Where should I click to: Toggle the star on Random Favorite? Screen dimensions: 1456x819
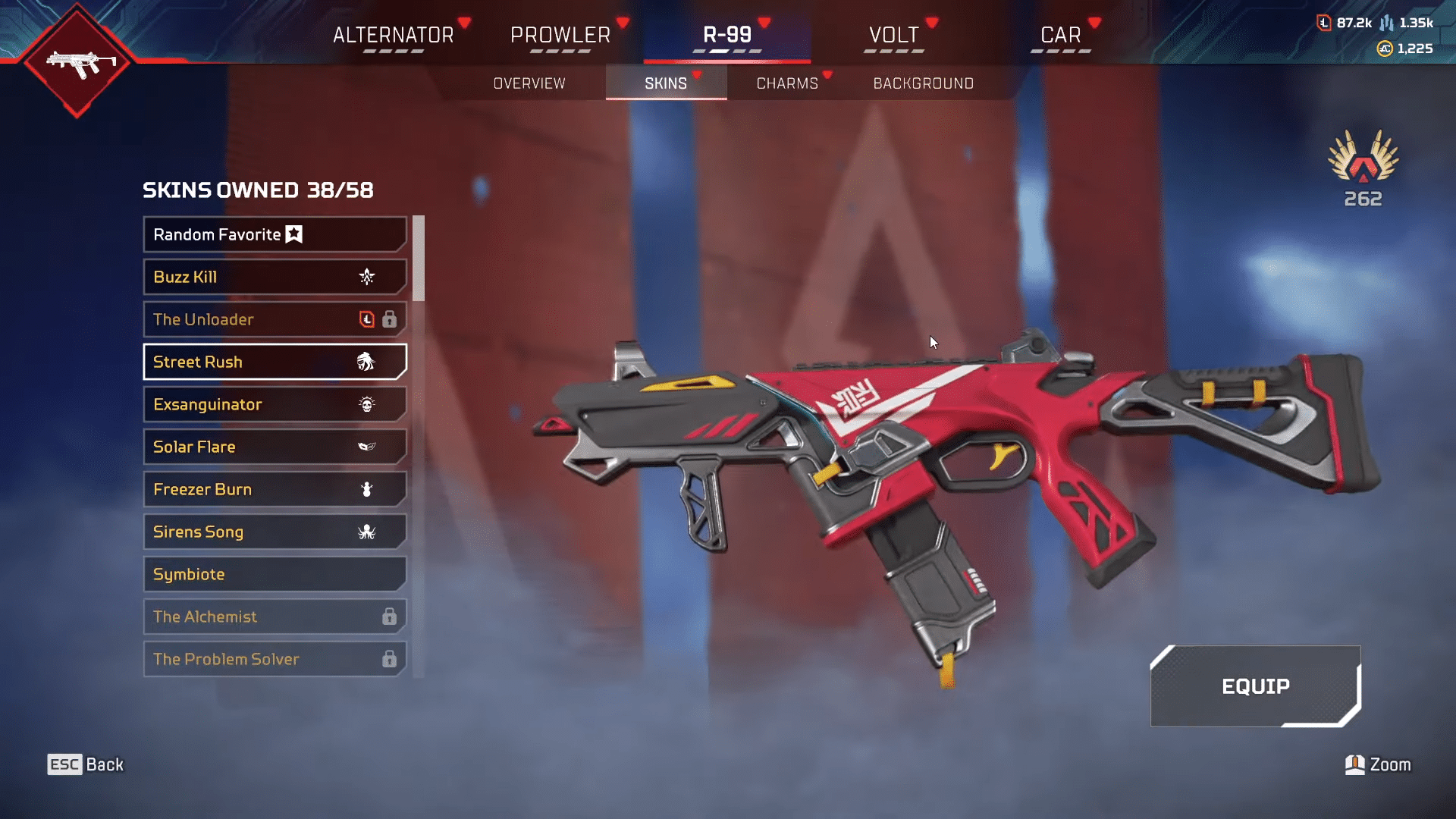point(294,235)
